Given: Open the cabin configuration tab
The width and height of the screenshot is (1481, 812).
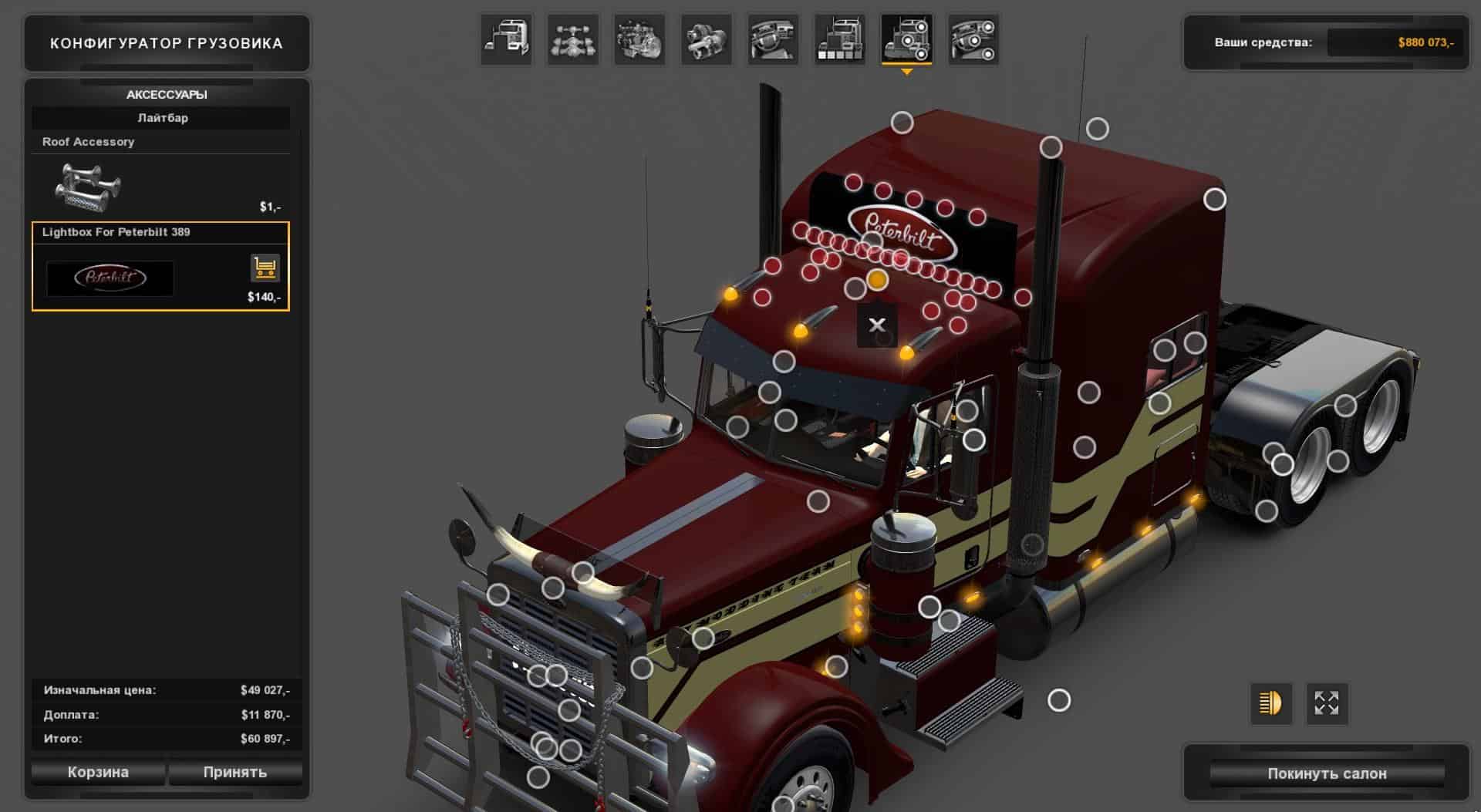Looking at the screenshot, I should [506, 39].
